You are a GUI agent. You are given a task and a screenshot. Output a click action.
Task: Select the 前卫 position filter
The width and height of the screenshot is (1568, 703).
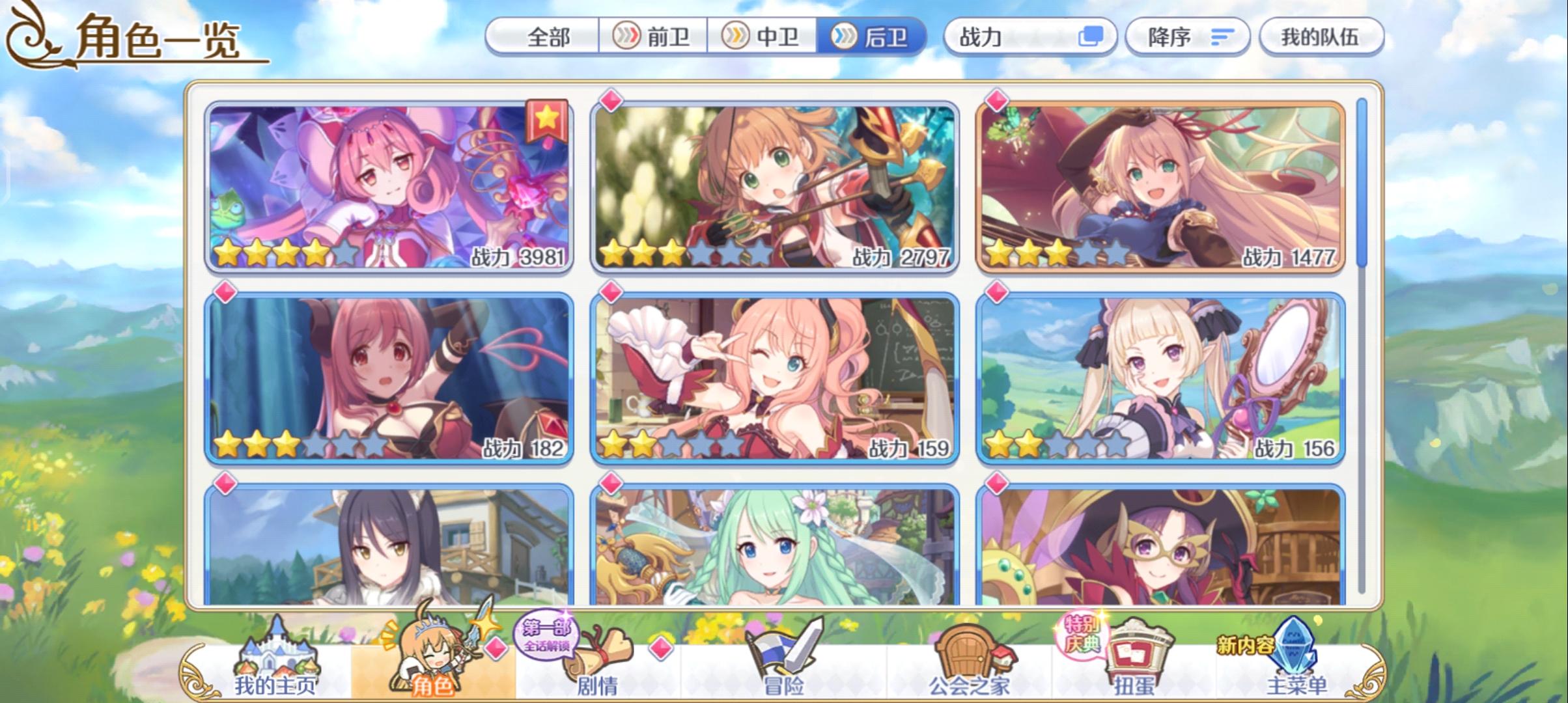654,37
